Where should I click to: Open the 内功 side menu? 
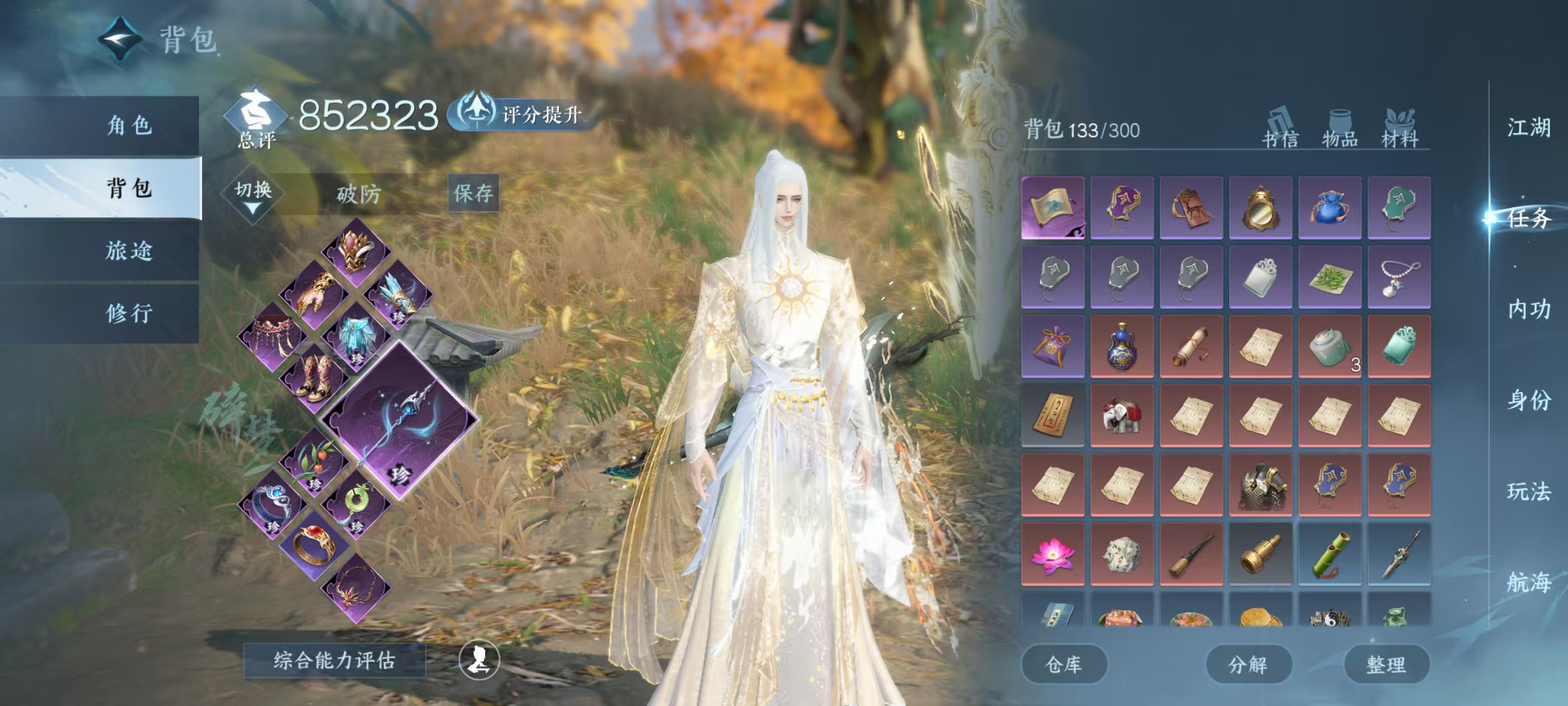coord(1528,309)
